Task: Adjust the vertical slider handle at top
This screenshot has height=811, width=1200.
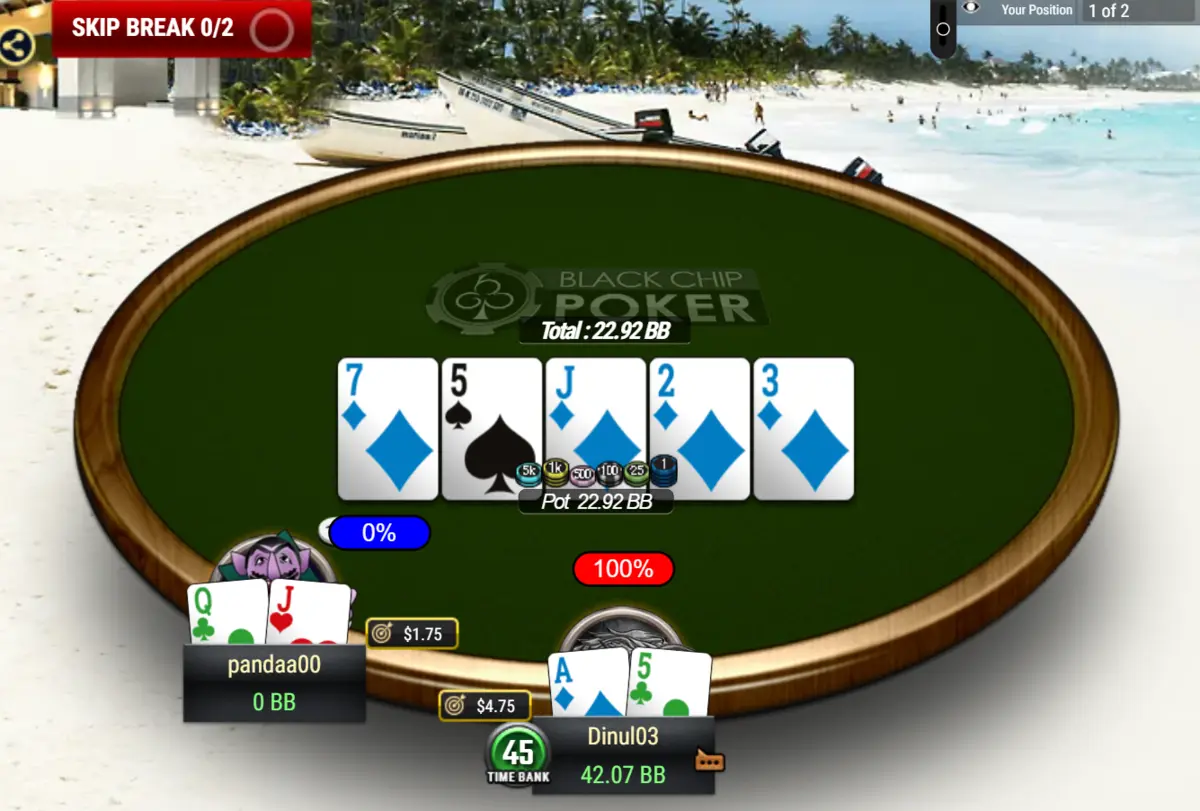Action: [x=943, y=29]
